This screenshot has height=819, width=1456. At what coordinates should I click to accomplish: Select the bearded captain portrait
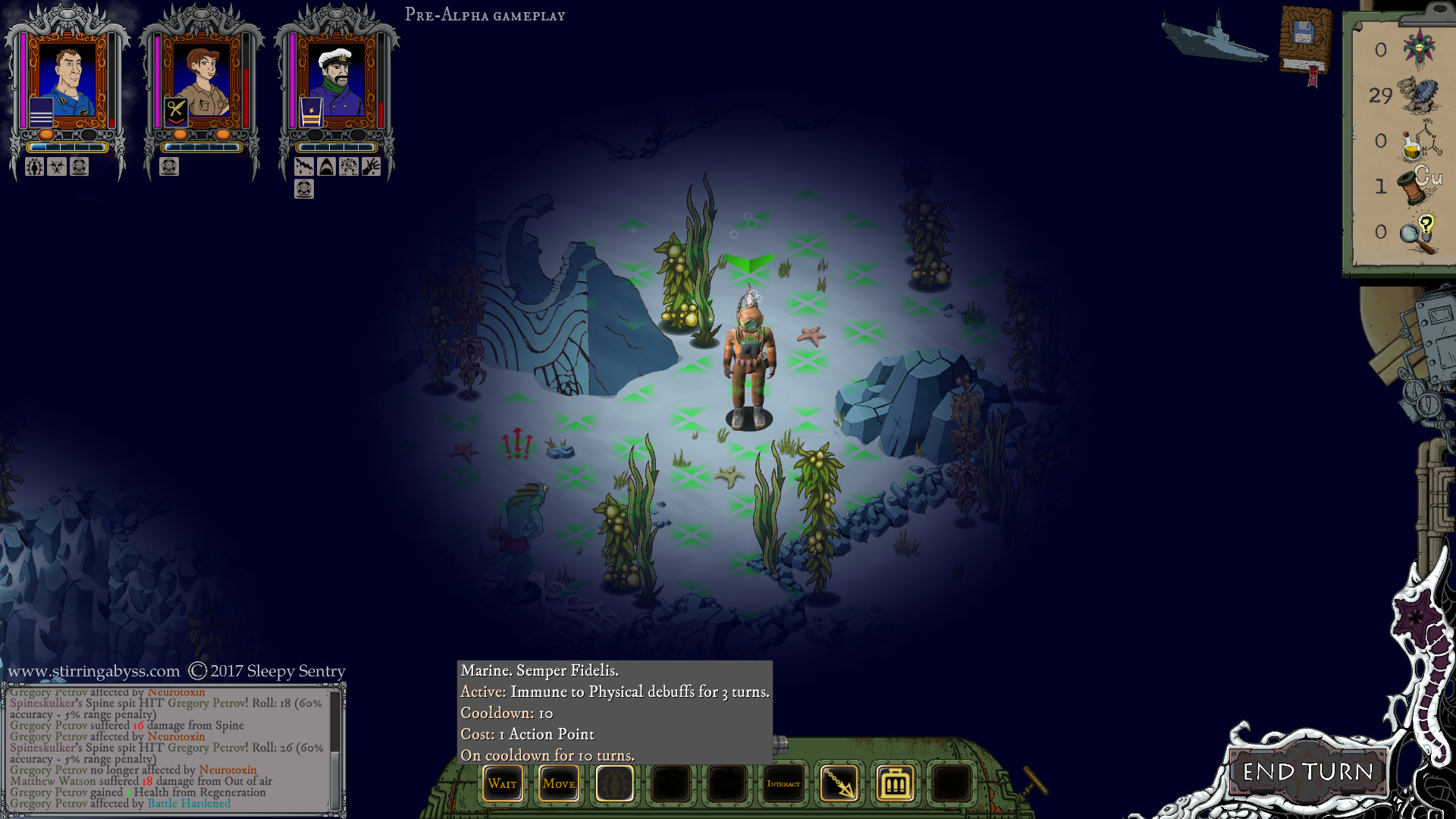pyautogui.click(x=336, y=80)
